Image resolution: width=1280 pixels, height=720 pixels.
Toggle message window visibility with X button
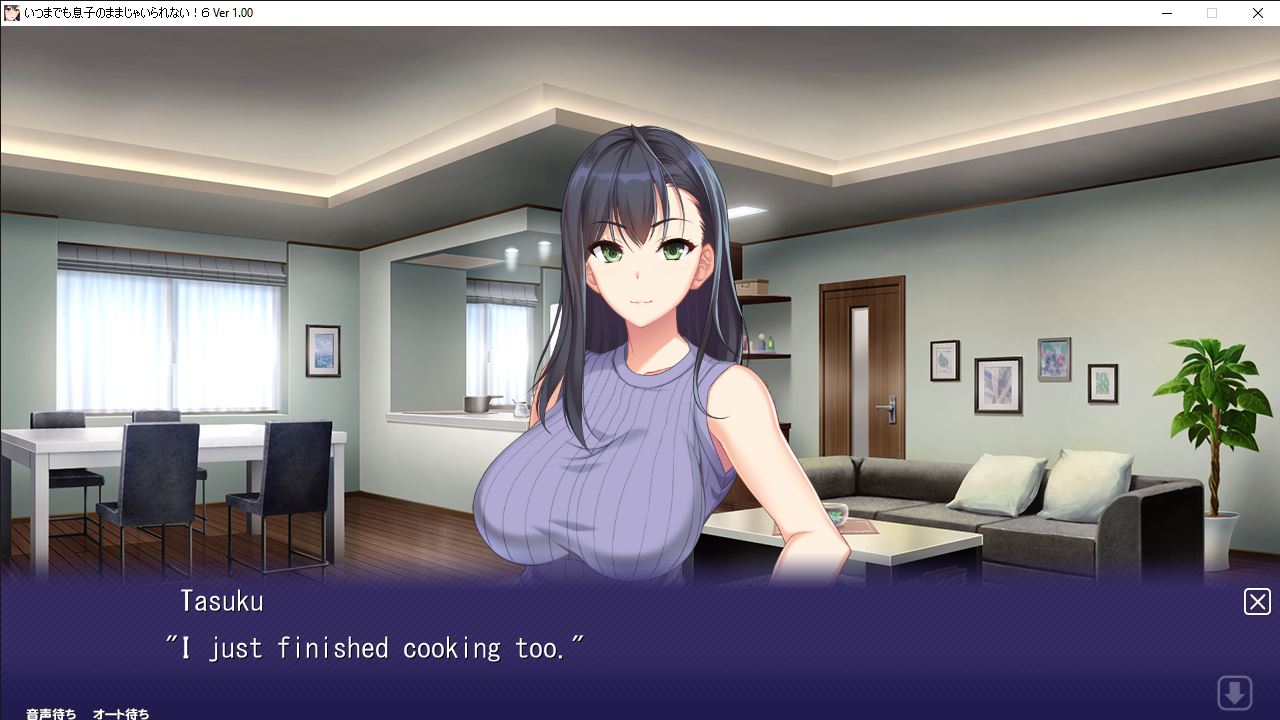point(1257,601)
